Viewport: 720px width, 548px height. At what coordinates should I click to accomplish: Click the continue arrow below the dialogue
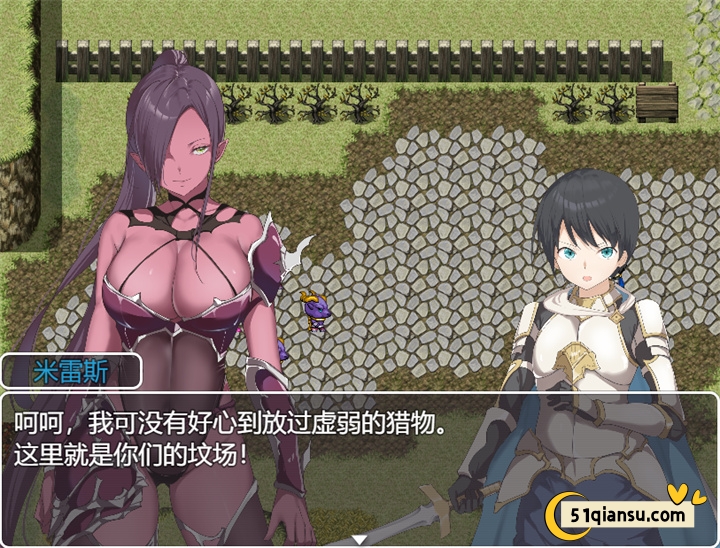360,541
